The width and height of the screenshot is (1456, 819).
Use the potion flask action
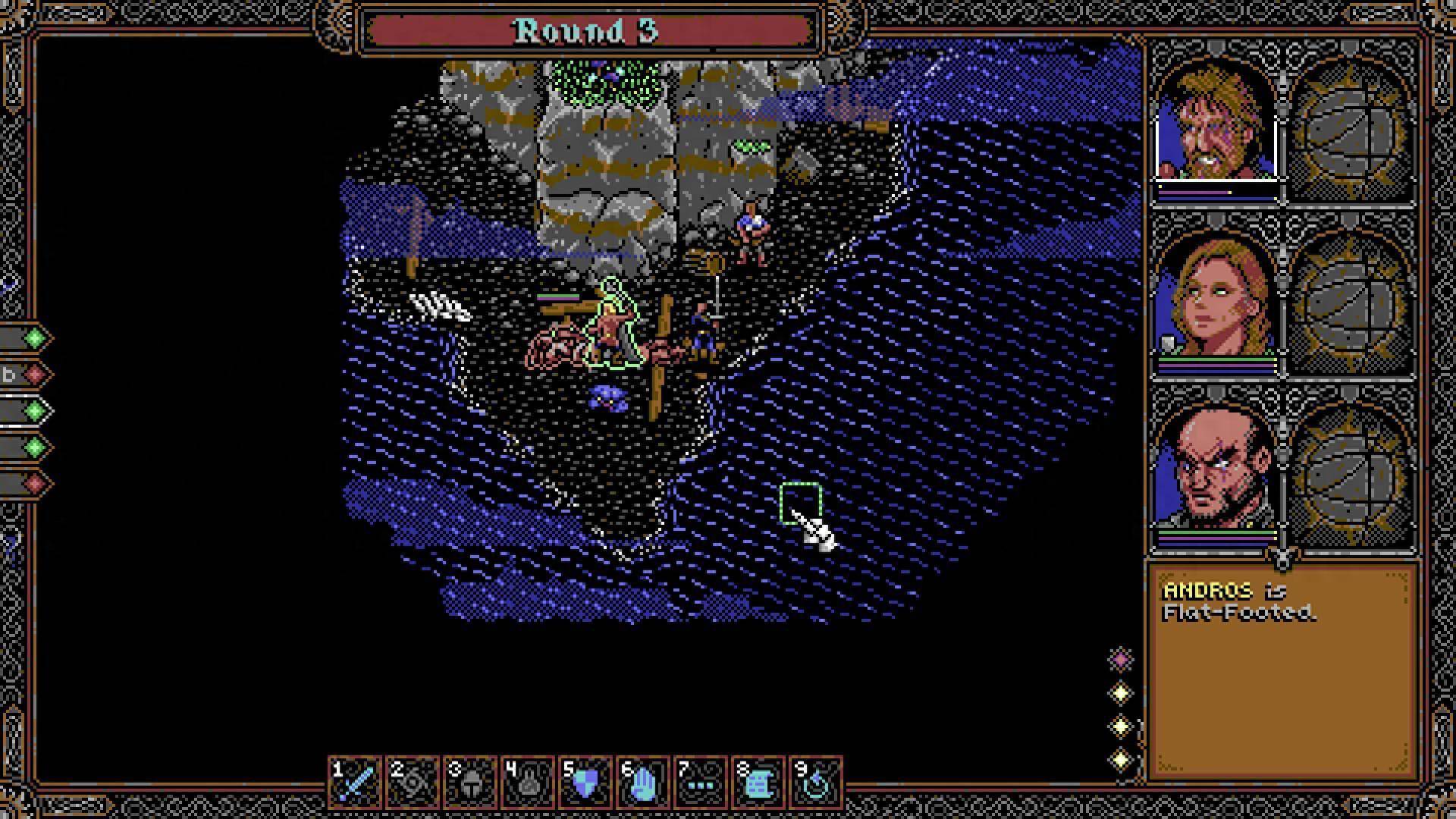click(528, 781)
